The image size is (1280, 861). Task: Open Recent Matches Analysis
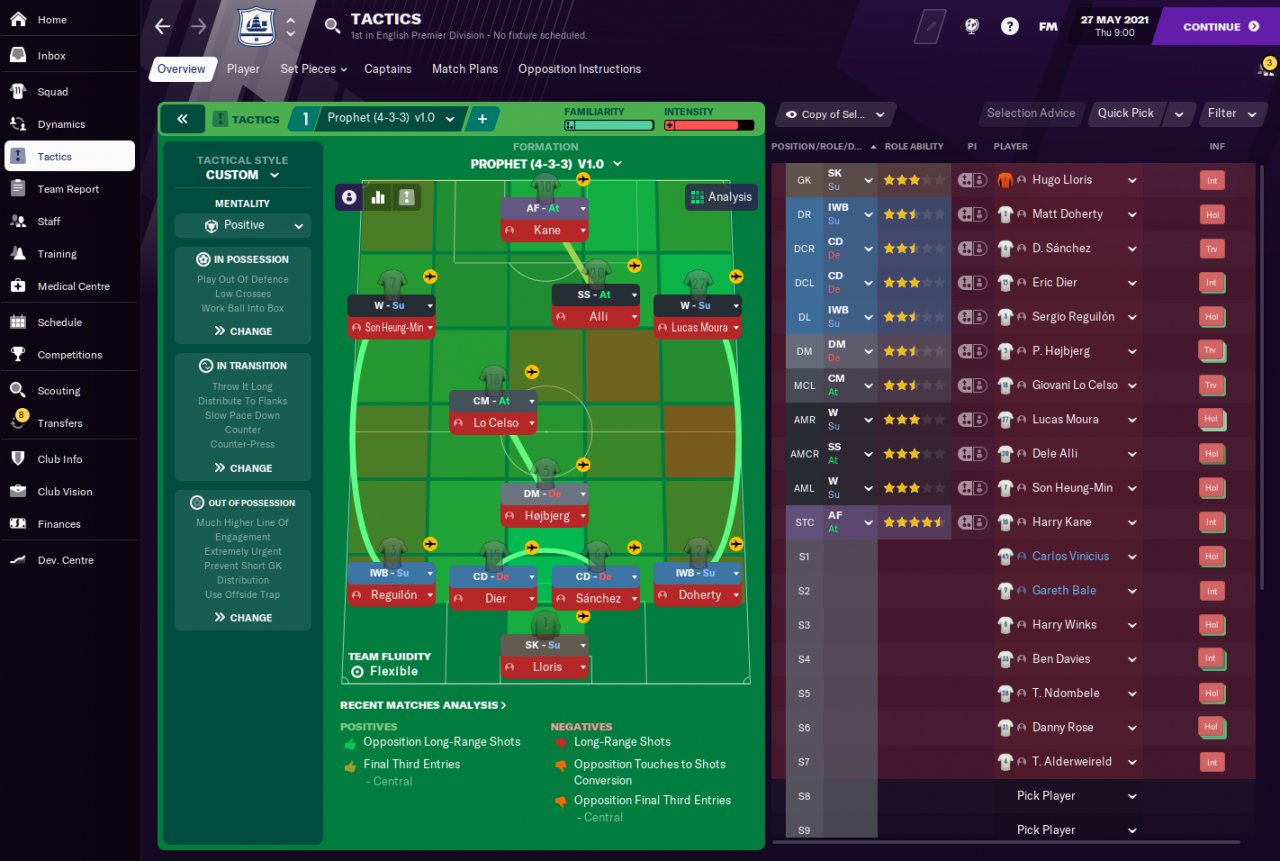(x=423, y=705)
